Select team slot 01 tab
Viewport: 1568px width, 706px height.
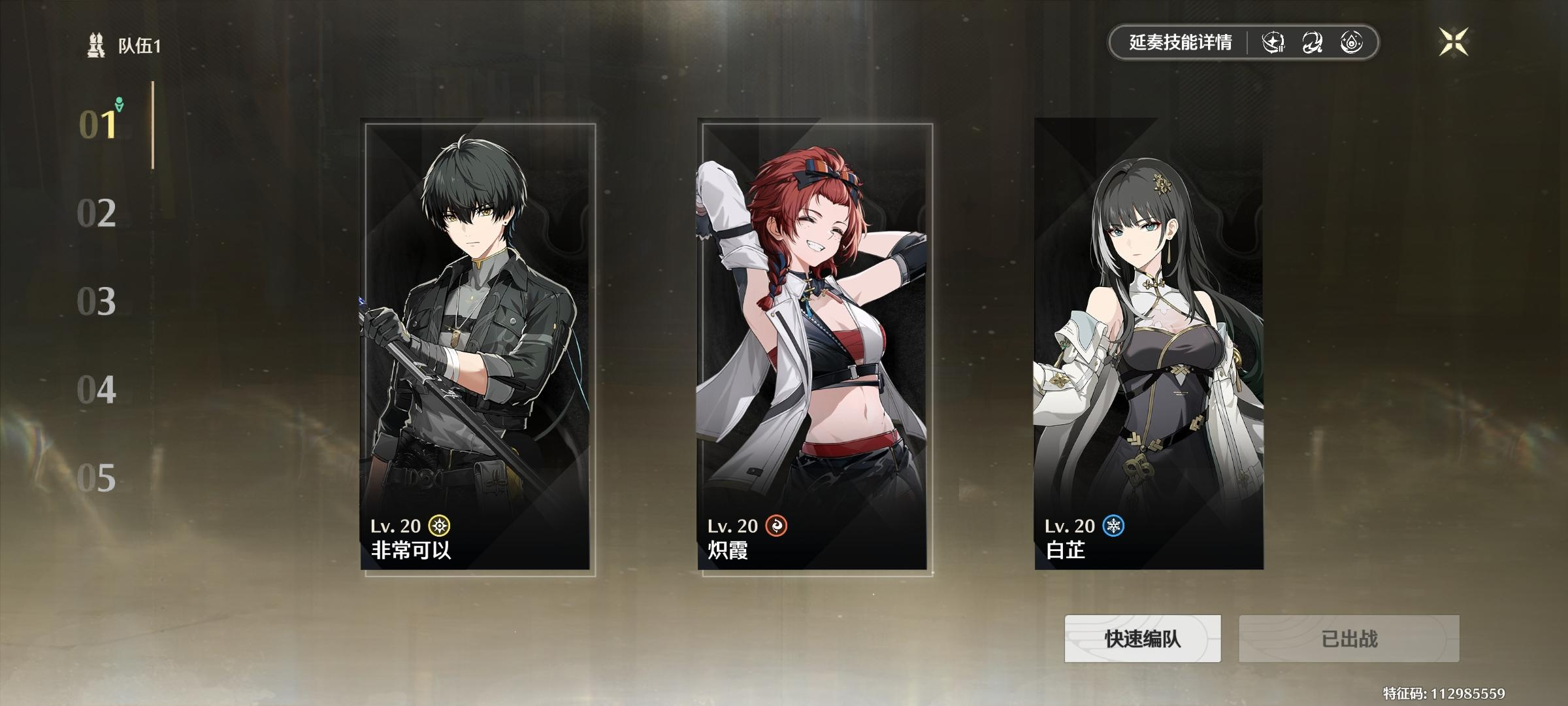pyautogui.click(x=98, y=124)
